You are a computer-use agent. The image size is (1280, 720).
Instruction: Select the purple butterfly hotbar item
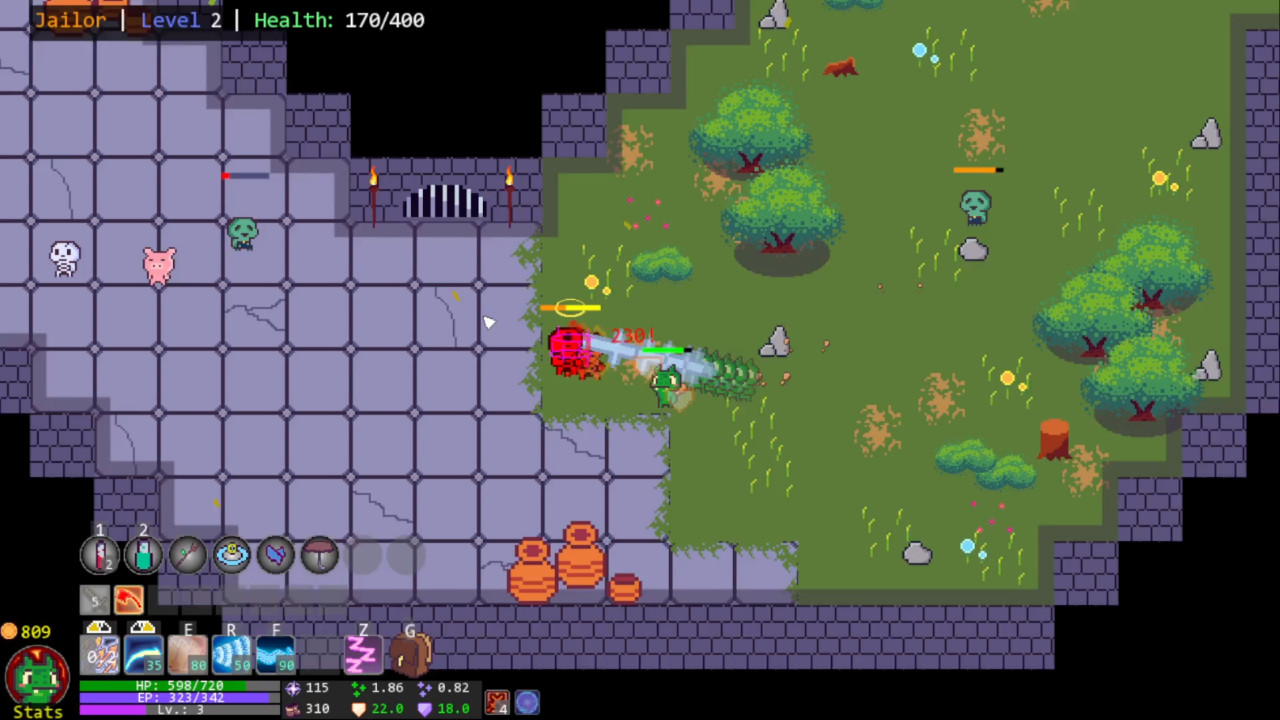[274, 554]
